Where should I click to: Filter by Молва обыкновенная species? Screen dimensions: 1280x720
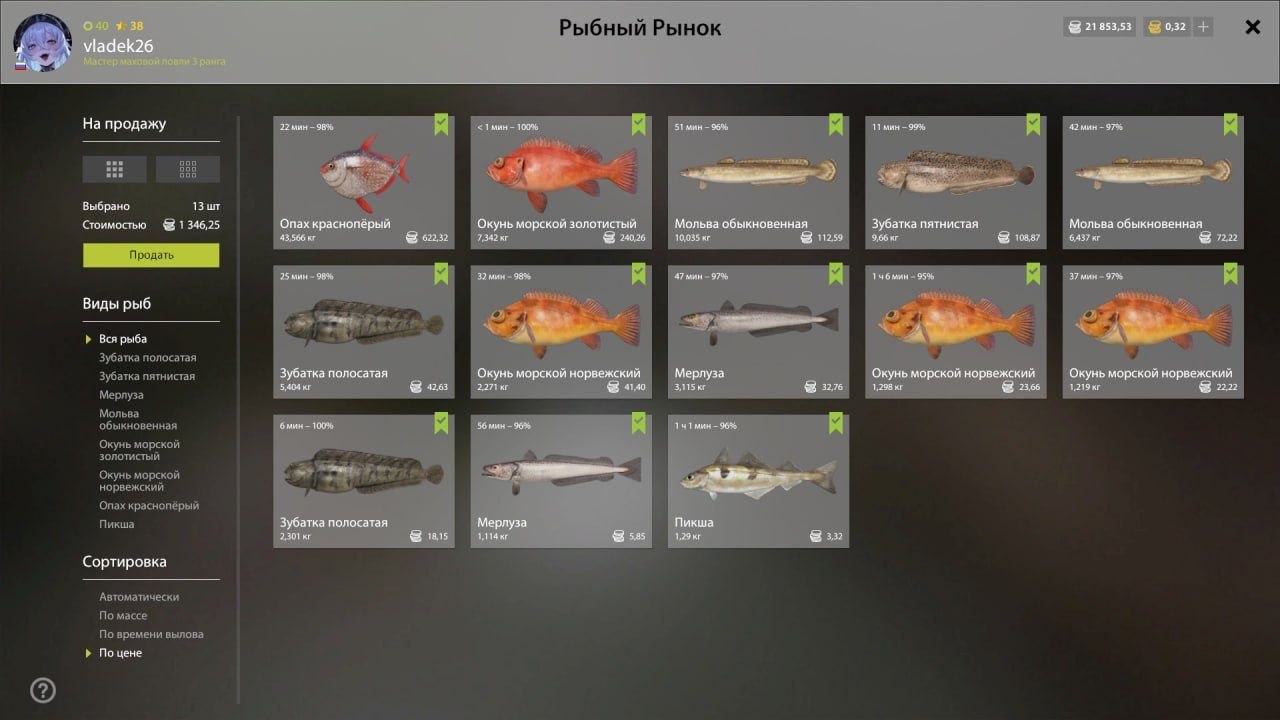tap(138, 420)
